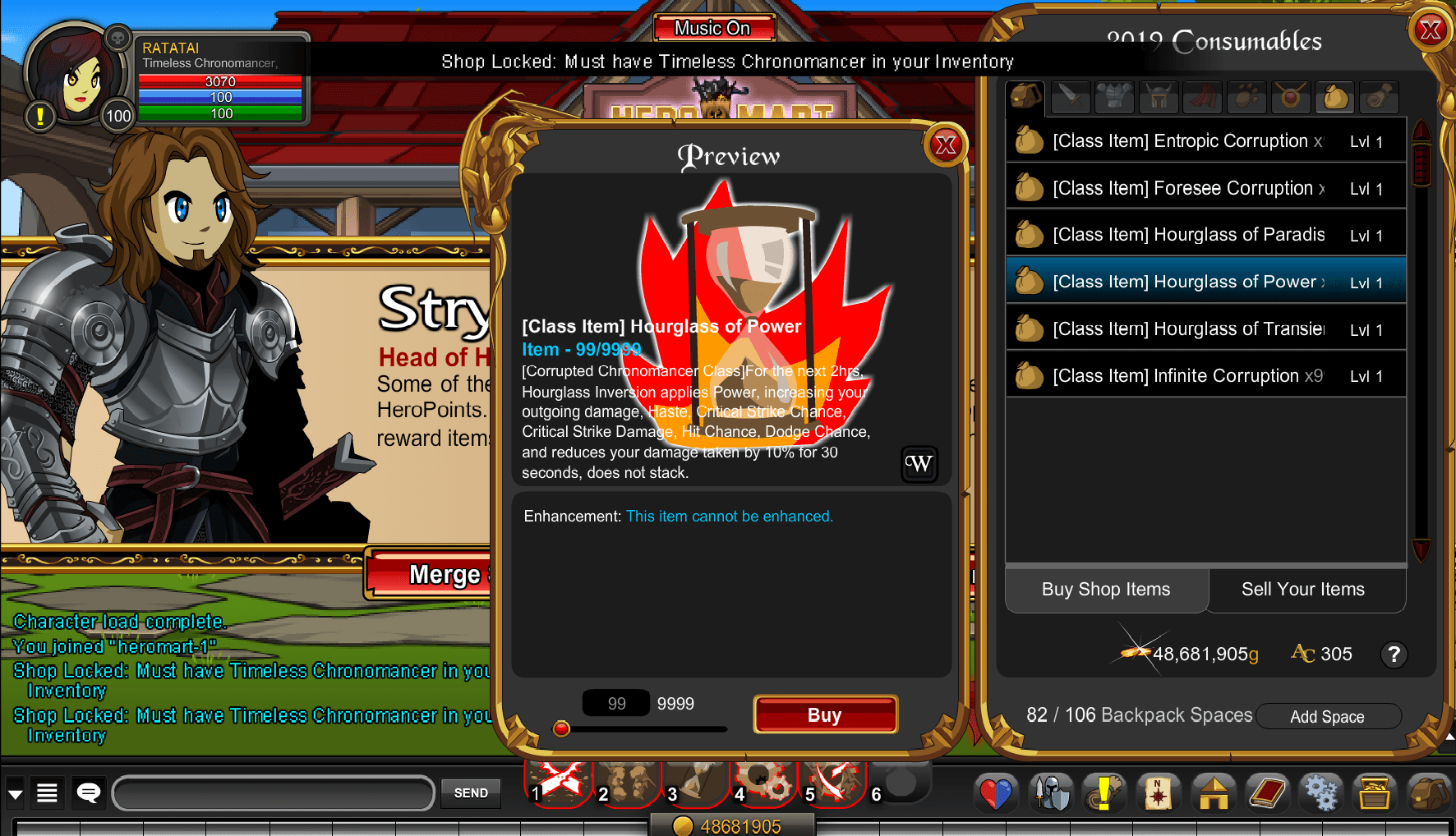This screenshot has height=836, width=1456.
Task: Click the heart health icon
Action: point(996,792)
